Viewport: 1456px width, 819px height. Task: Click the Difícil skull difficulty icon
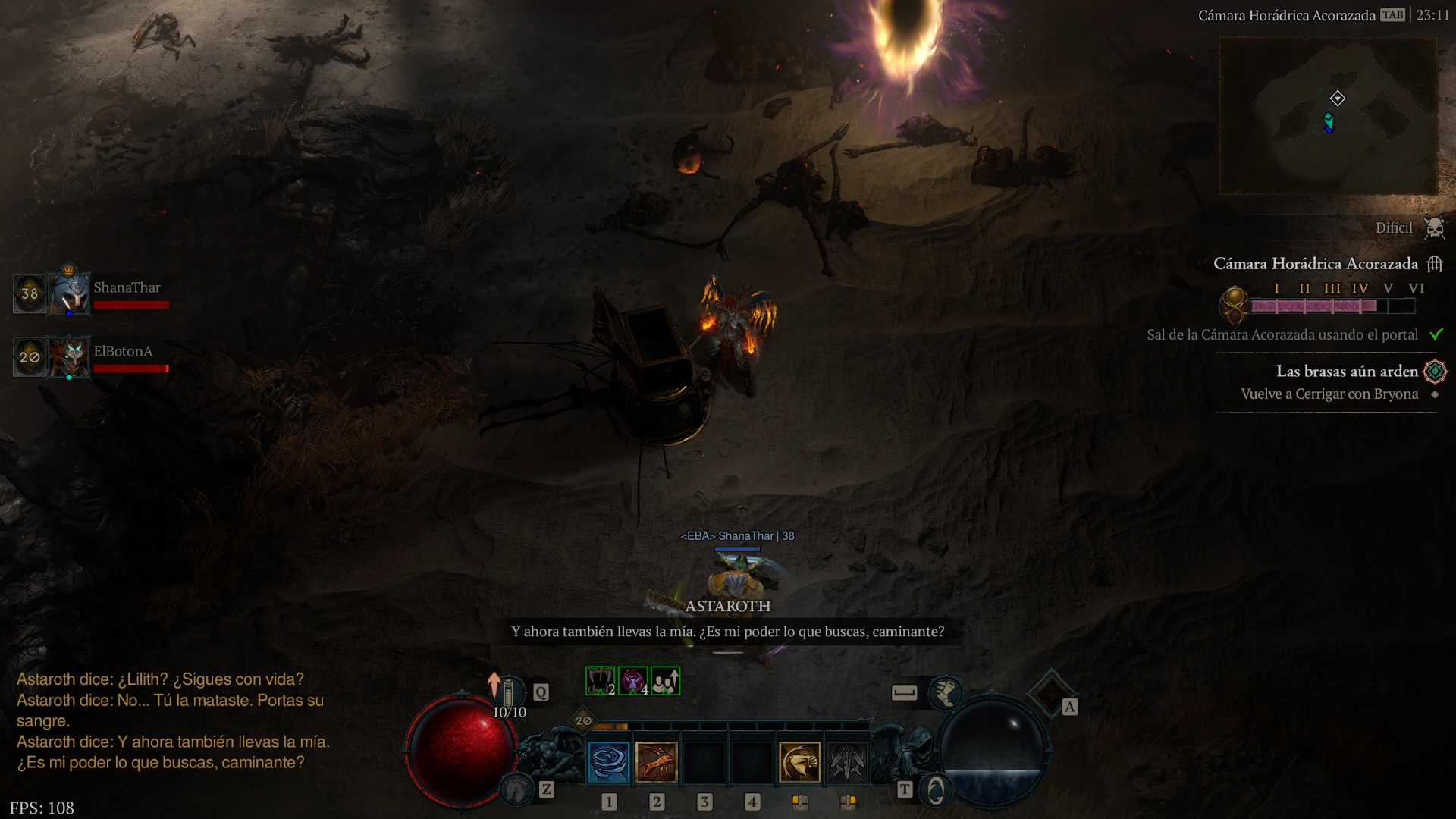click(1434, 227)
